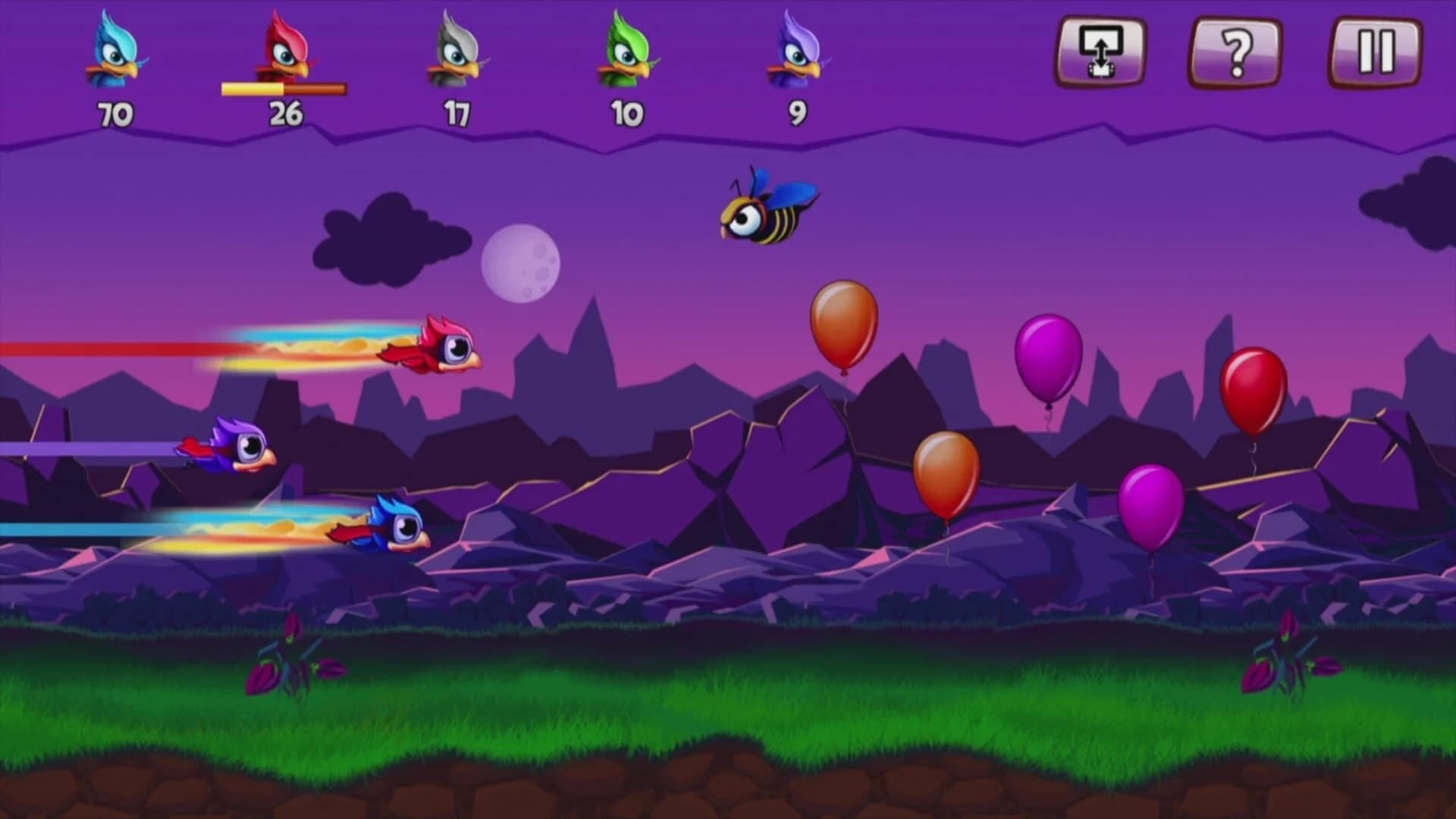
Task: Open help with the question mark button
Action: click(x=1237, y=52)
